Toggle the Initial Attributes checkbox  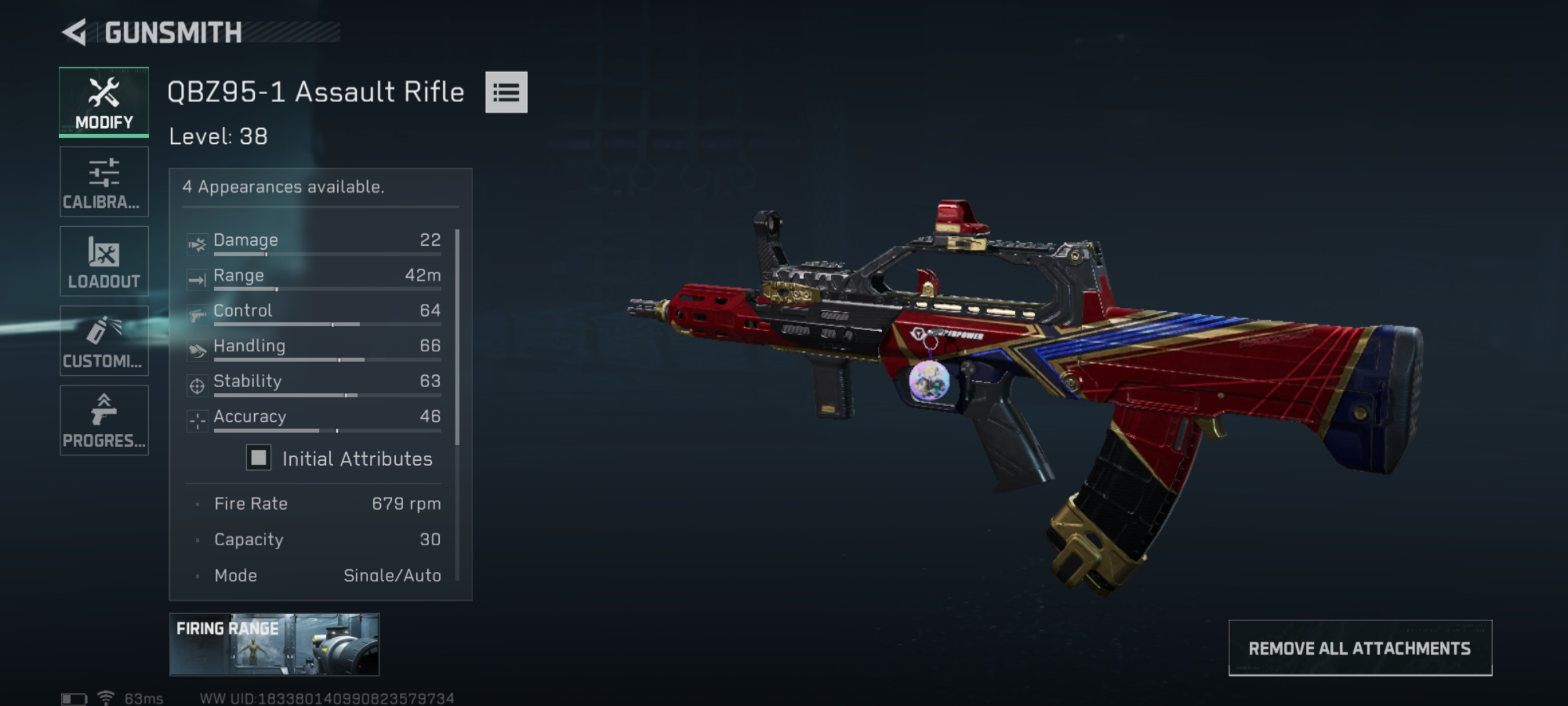tap(259, 458)
